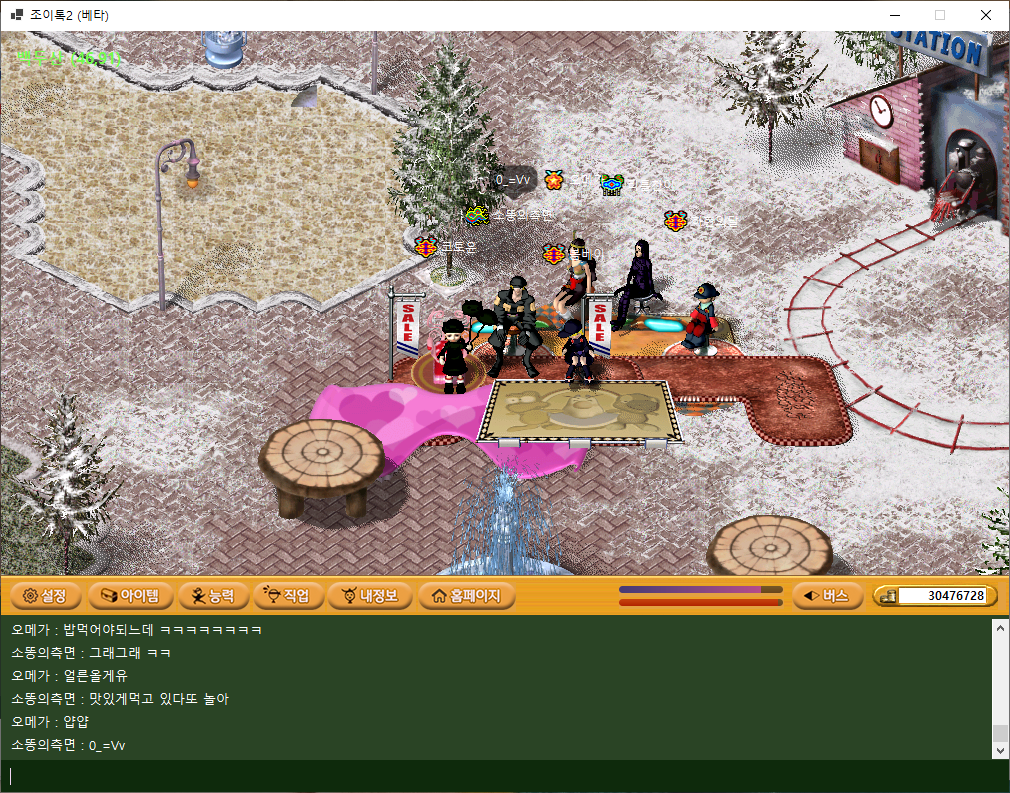Viewport: 1010px width, 793px height.
Task: Click the chat log scroll-down arrow
Action: click(999, 750)
